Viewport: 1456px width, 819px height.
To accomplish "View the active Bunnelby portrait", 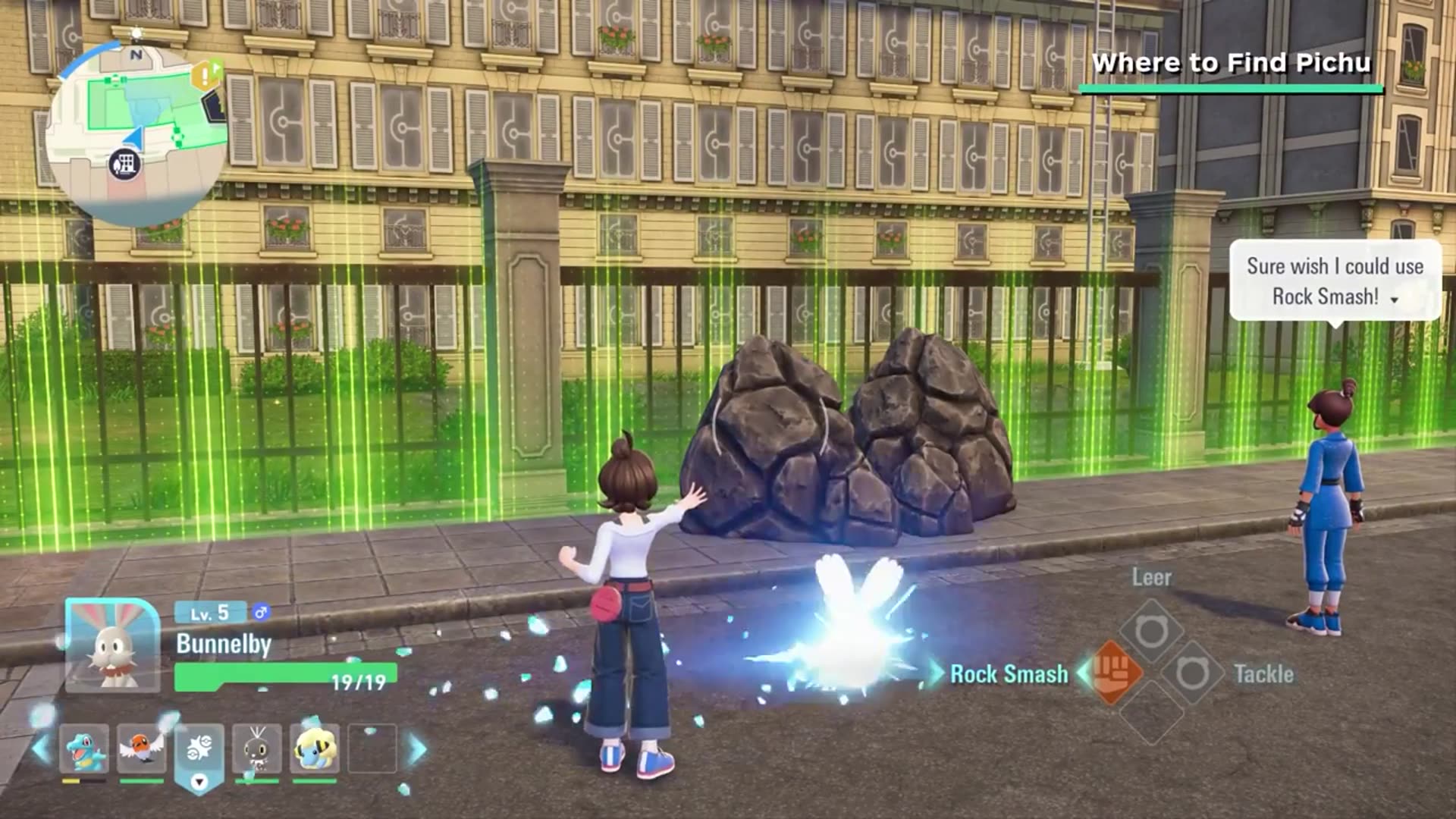I will (x=112, y=645).
